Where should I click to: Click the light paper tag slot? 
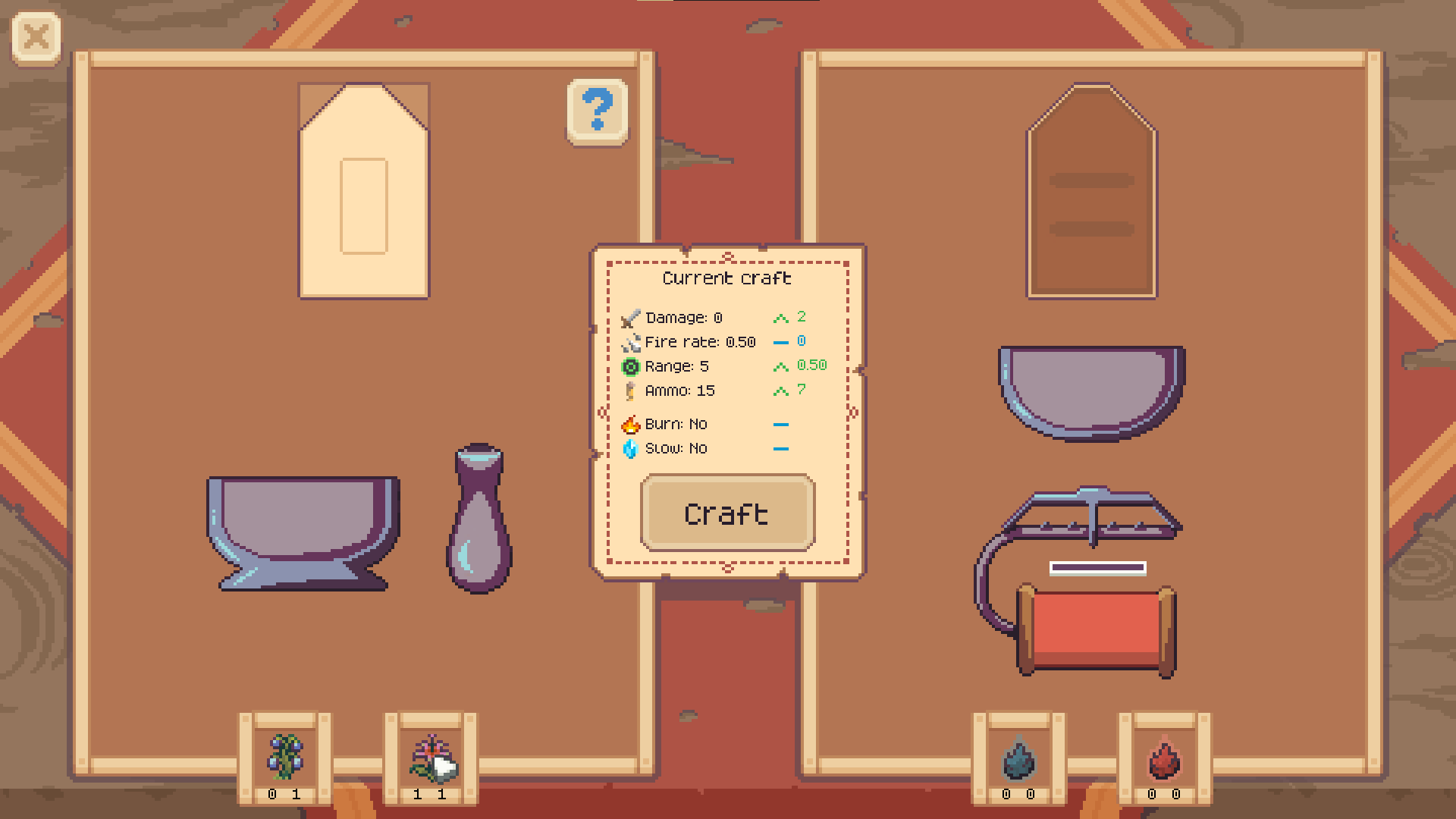[x=364, y=191]
